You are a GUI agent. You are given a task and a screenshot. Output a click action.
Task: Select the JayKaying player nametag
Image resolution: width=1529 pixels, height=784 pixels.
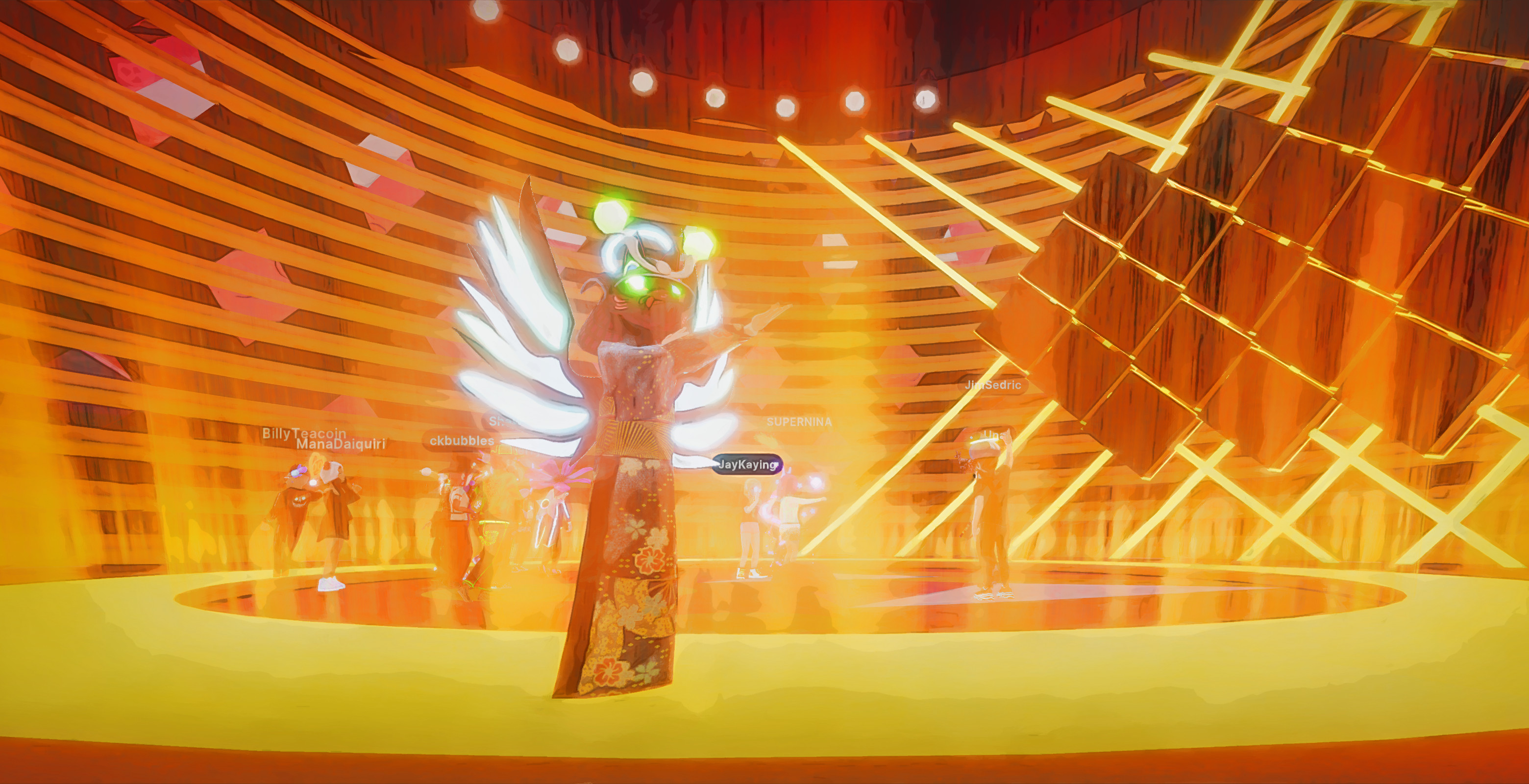pyautogui.click(x=747, y=465)
